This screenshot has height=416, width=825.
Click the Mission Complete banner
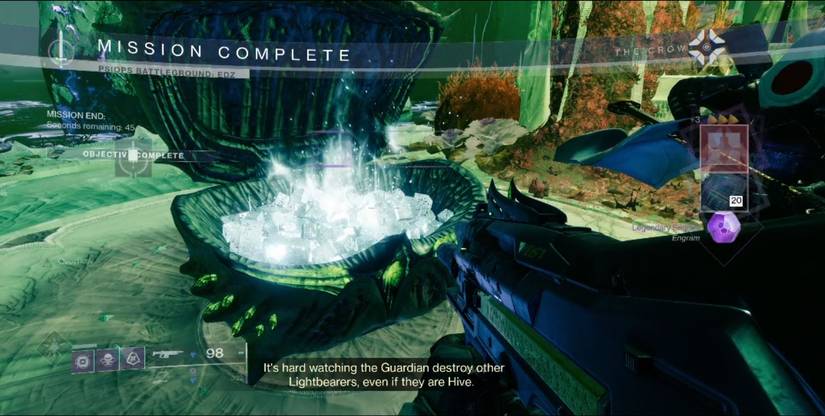click(x=224, y=54)
